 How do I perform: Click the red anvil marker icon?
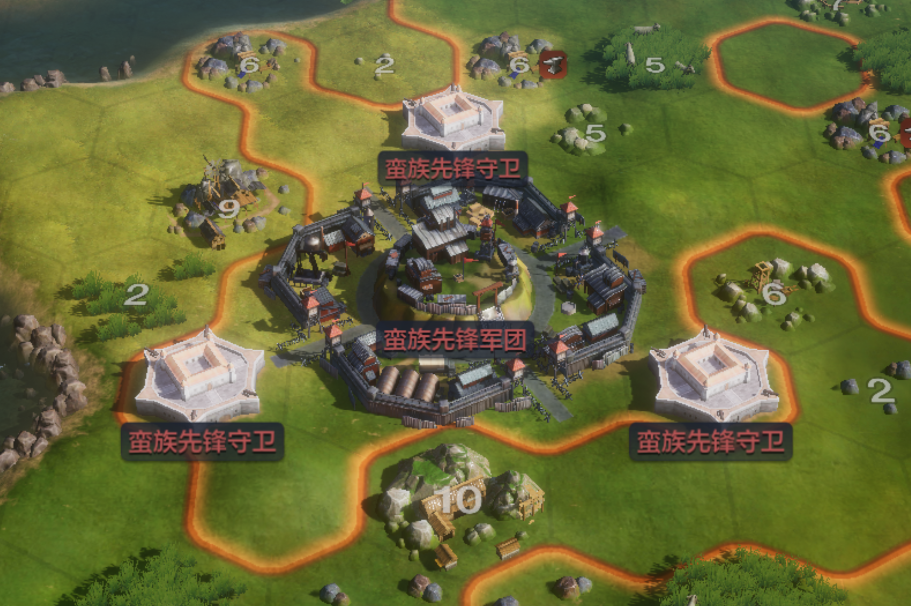coord(553,65)
